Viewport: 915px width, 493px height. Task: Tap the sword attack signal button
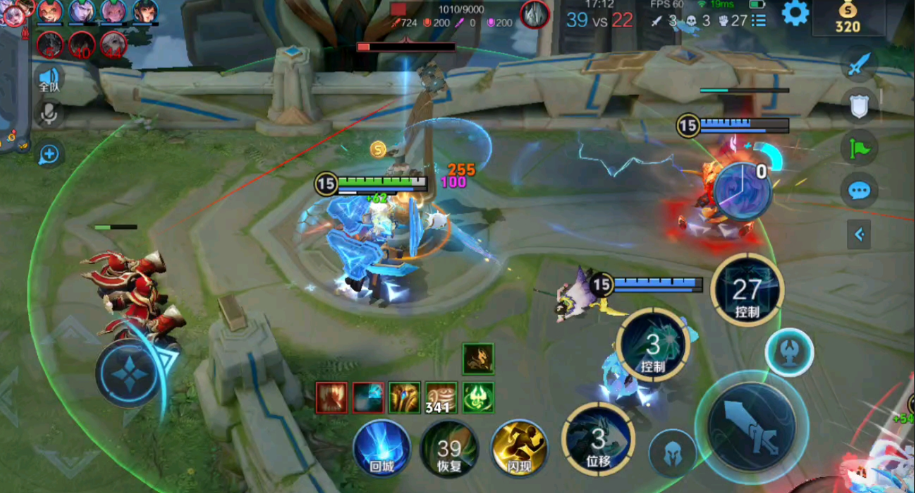857,65
